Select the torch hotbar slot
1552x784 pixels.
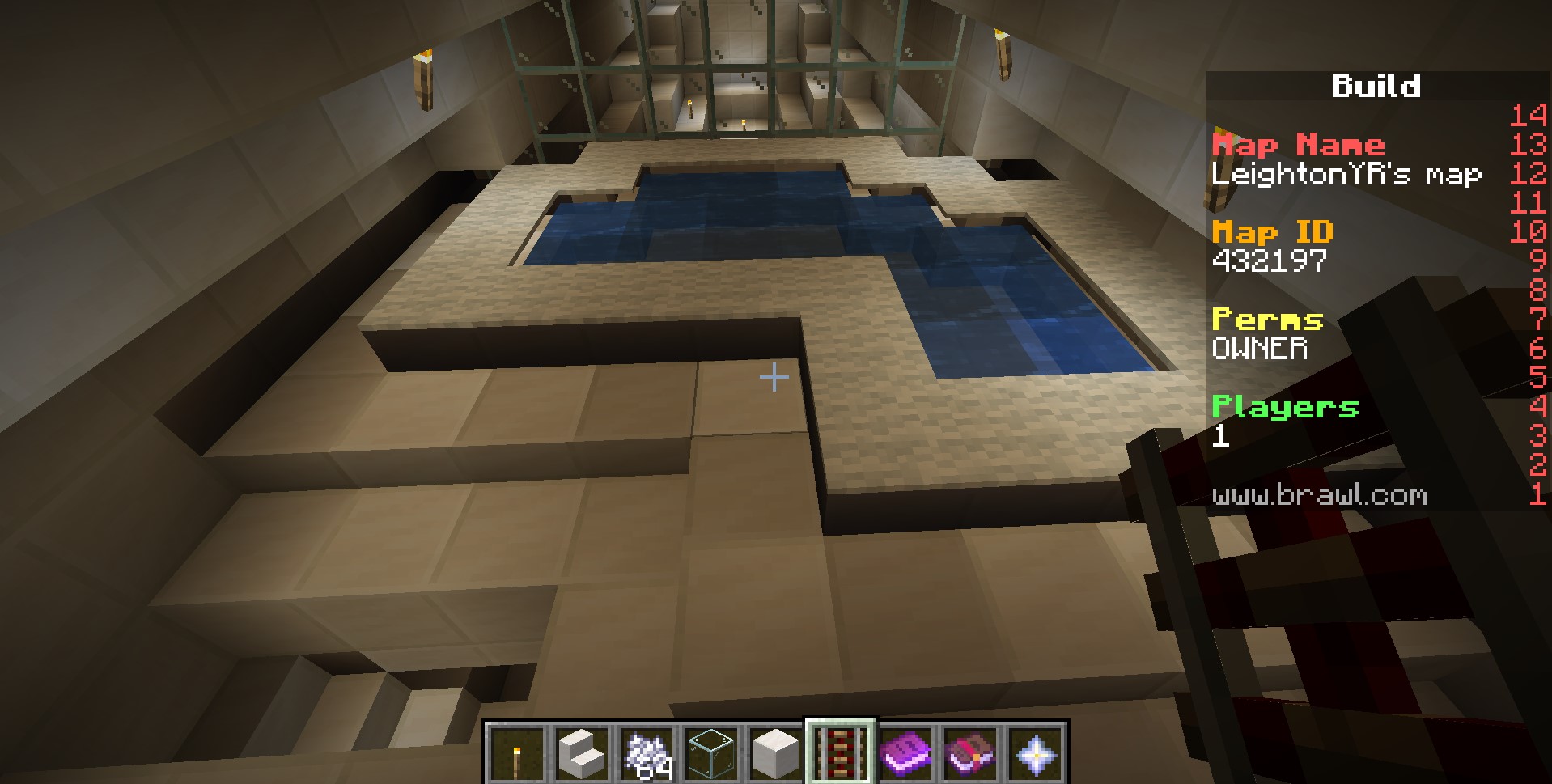pos(517,753)
